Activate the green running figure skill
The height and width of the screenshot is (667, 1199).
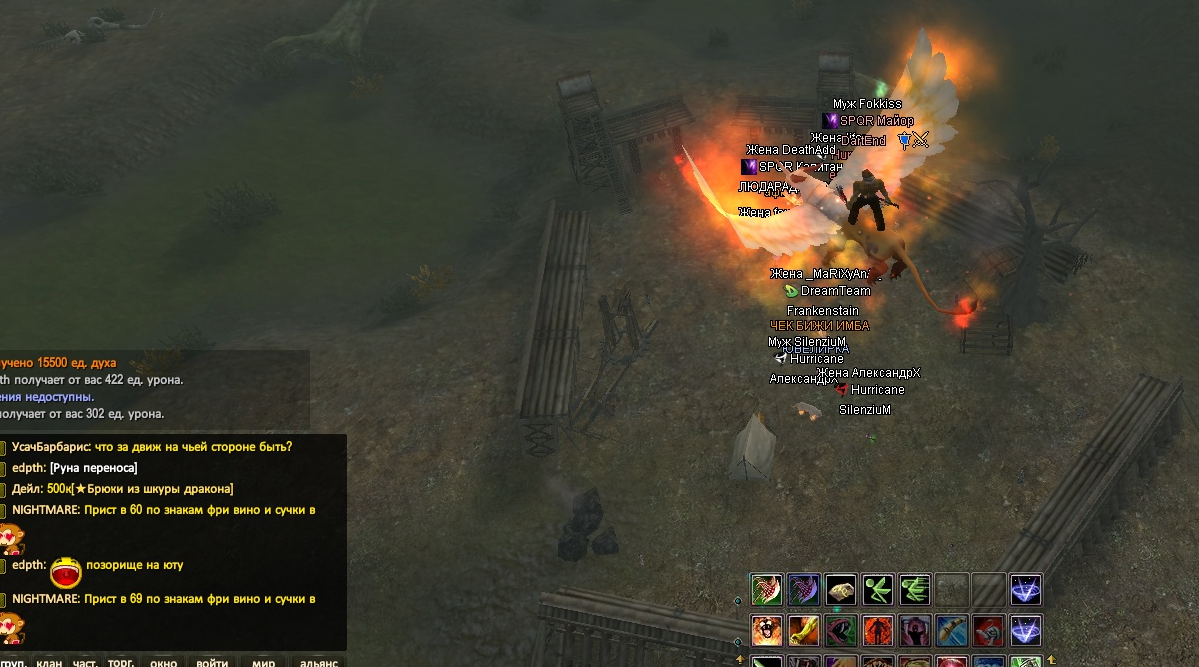tap(878, 589)
